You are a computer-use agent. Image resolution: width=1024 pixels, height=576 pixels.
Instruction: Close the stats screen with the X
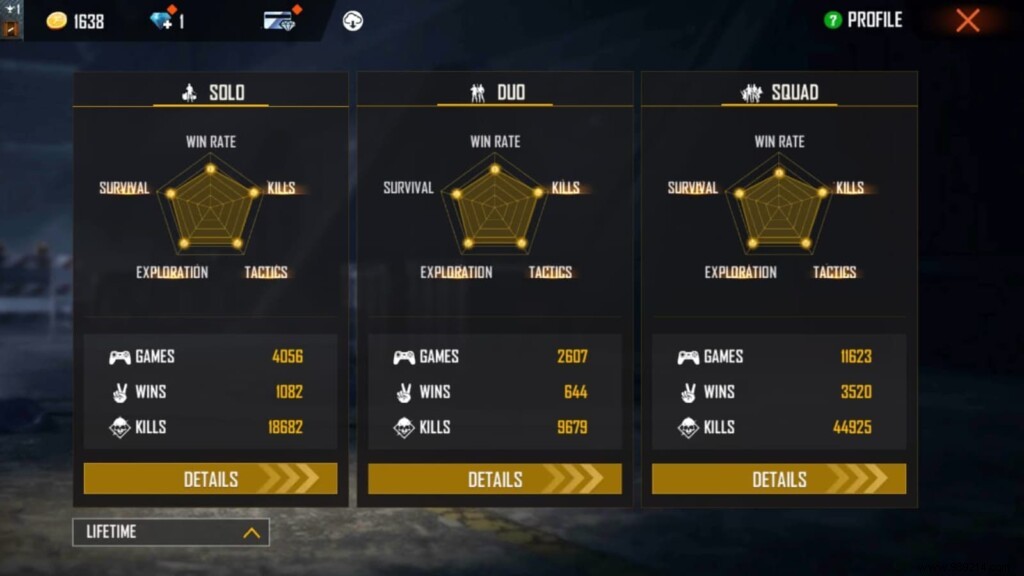pyautogui.click(x=967, y=20)
